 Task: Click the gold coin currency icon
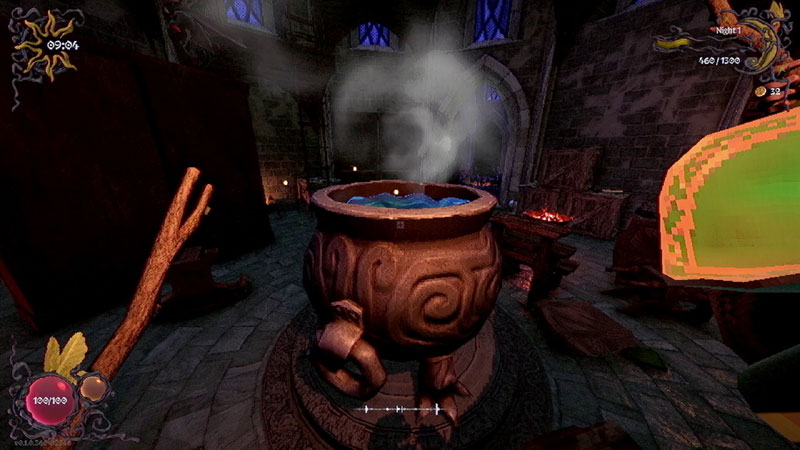pyautogui.click(x=759, y=91)
